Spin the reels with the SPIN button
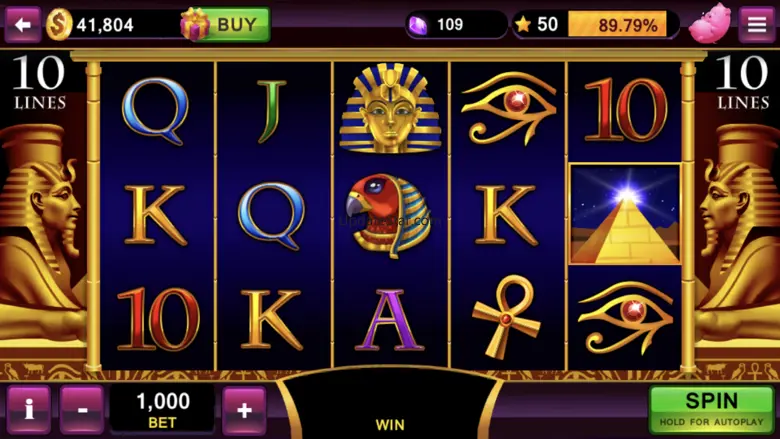 click(x=710, y=408)
